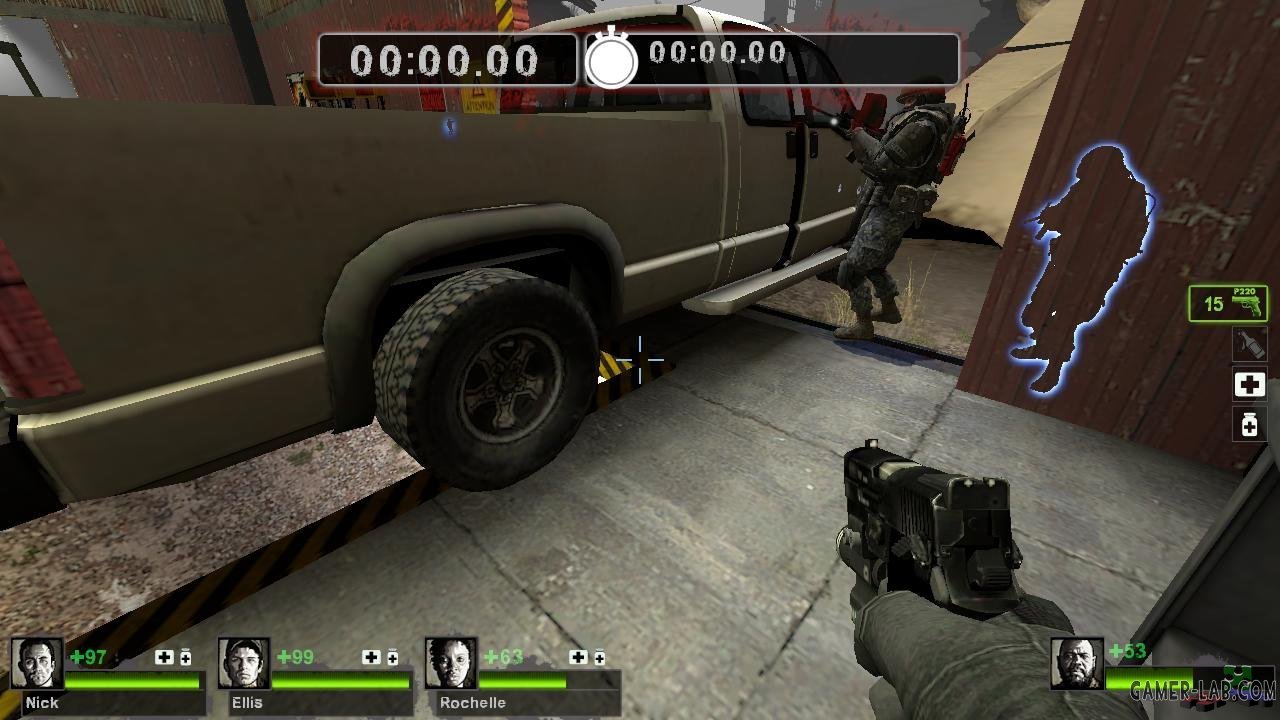Image resolution: width=1280 pixels, height=720 pixels.
Task: Click Rochelle's teammate portrait
Action: point(450,663)
